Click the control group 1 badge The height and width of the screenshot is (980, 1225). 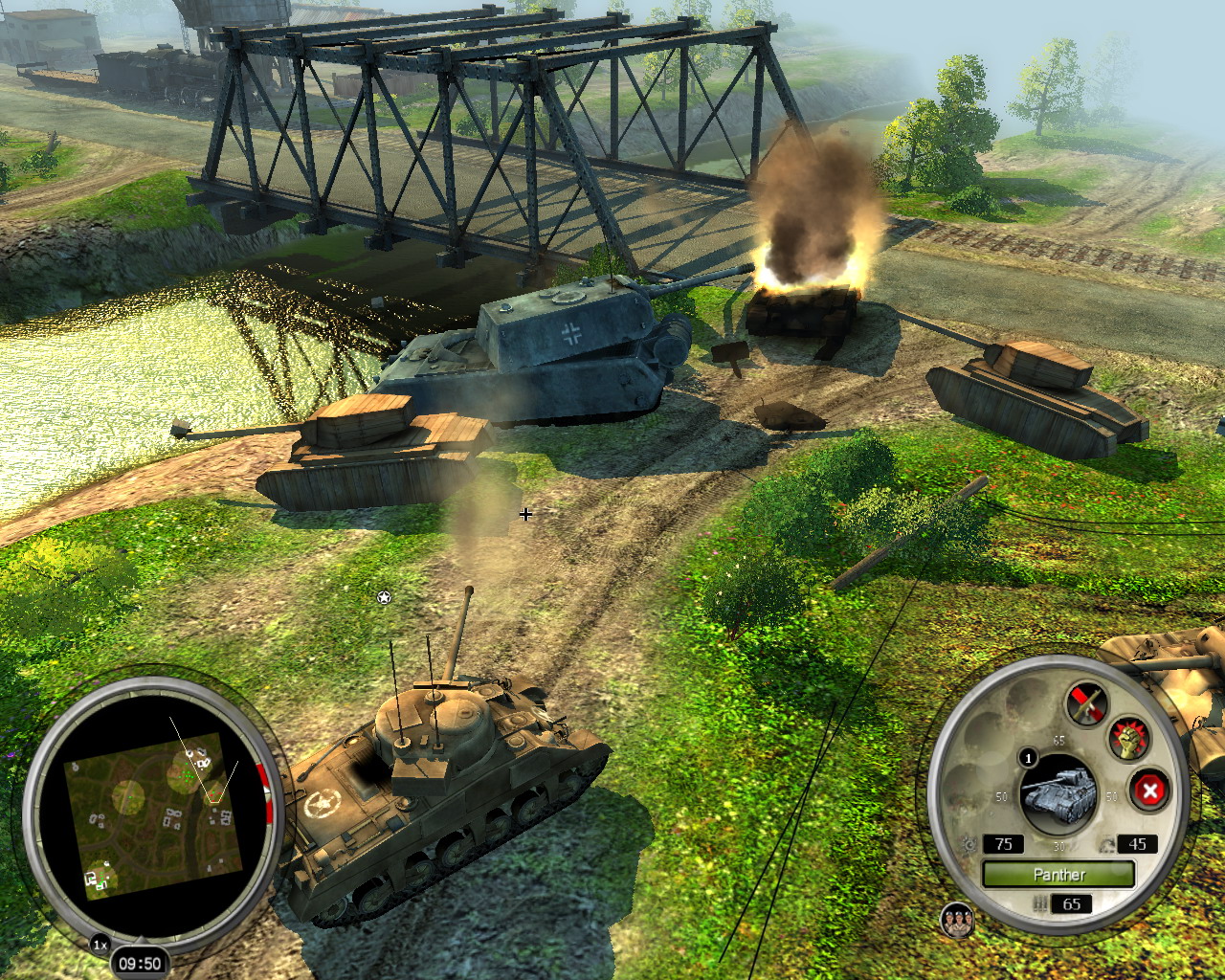point(1029,758)
